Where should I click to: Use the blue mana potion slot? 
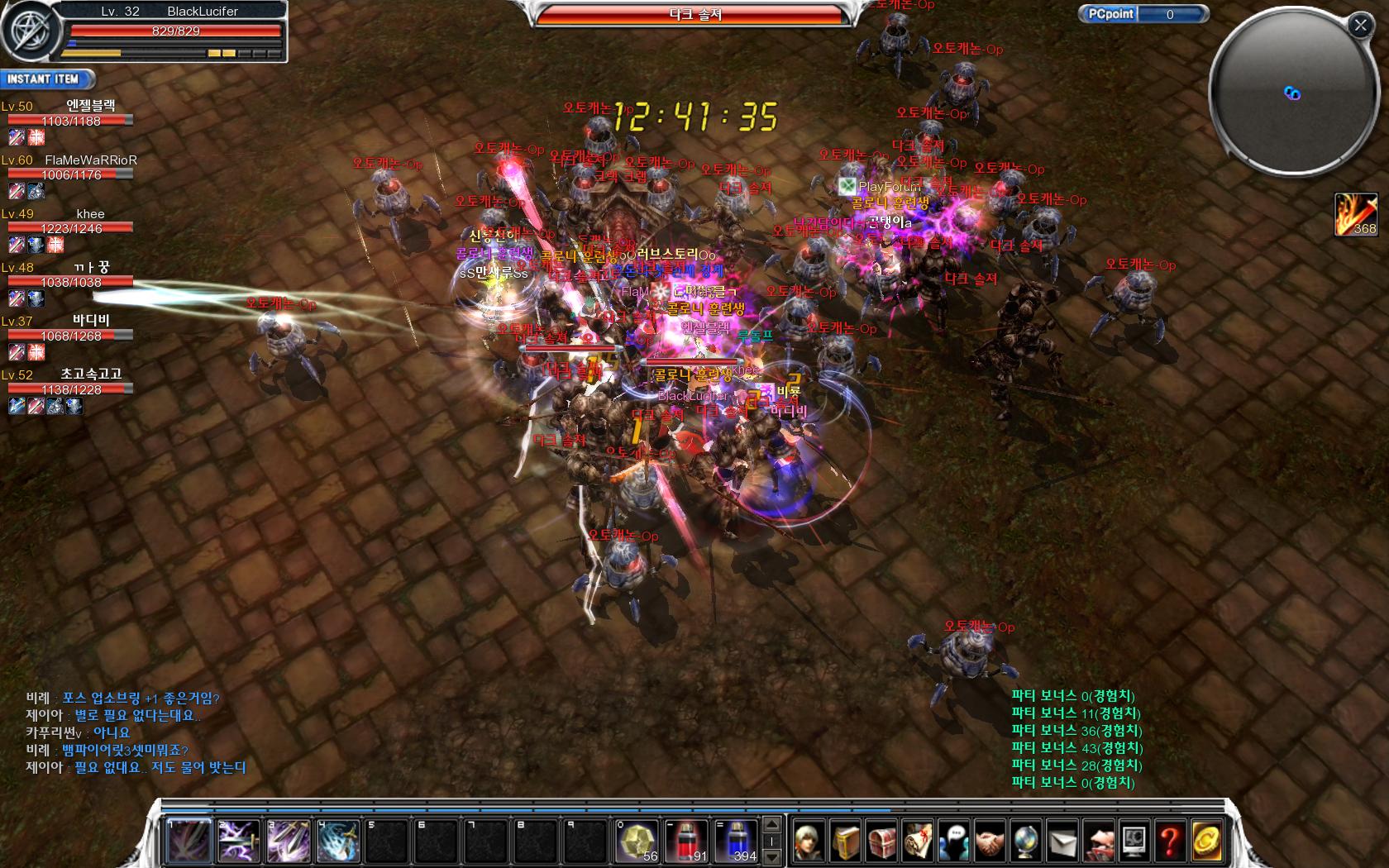point(736,842)
